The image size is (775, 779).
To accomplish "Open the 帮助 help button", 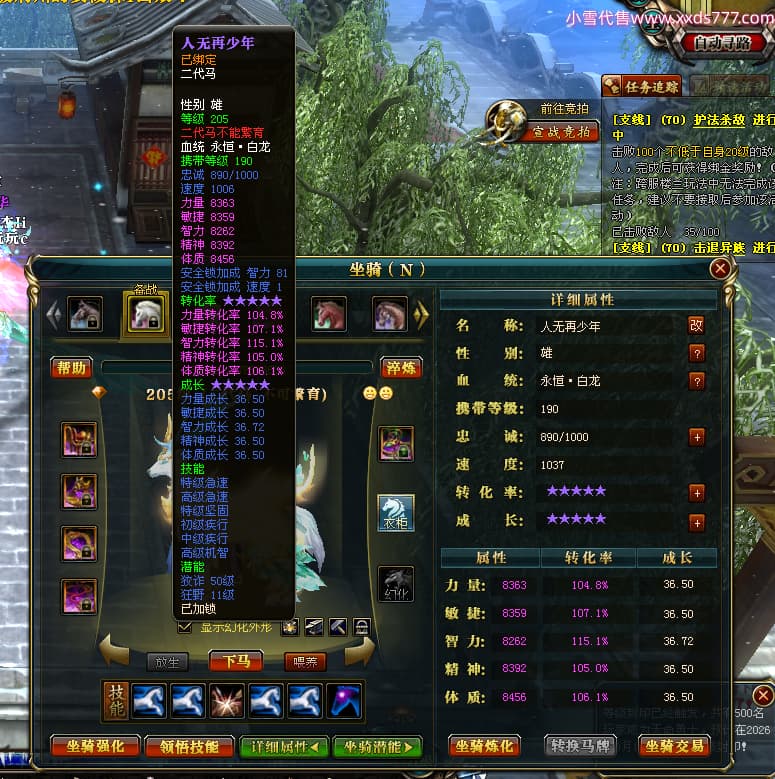I will pyautogui.click(x=72, y=368).
